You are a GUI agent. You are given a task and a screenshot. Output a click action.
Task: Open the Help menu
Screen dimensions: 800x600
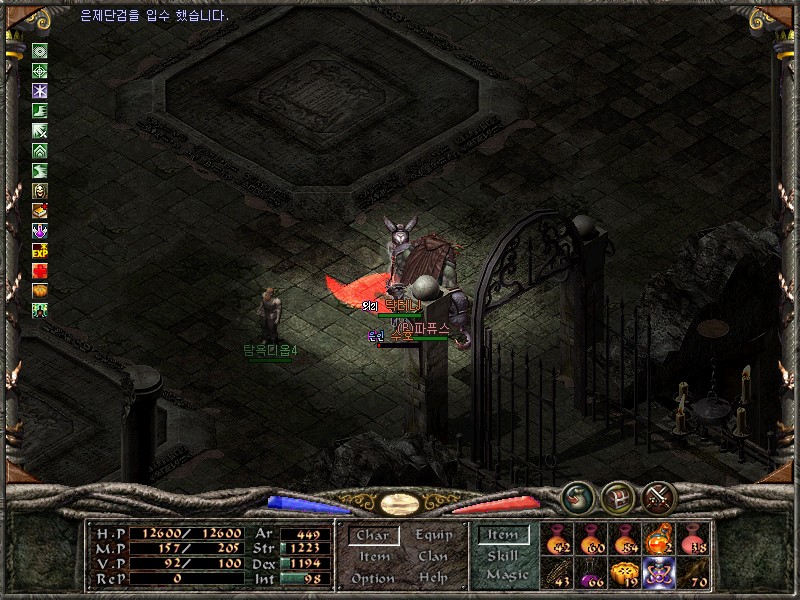[433, 578]
